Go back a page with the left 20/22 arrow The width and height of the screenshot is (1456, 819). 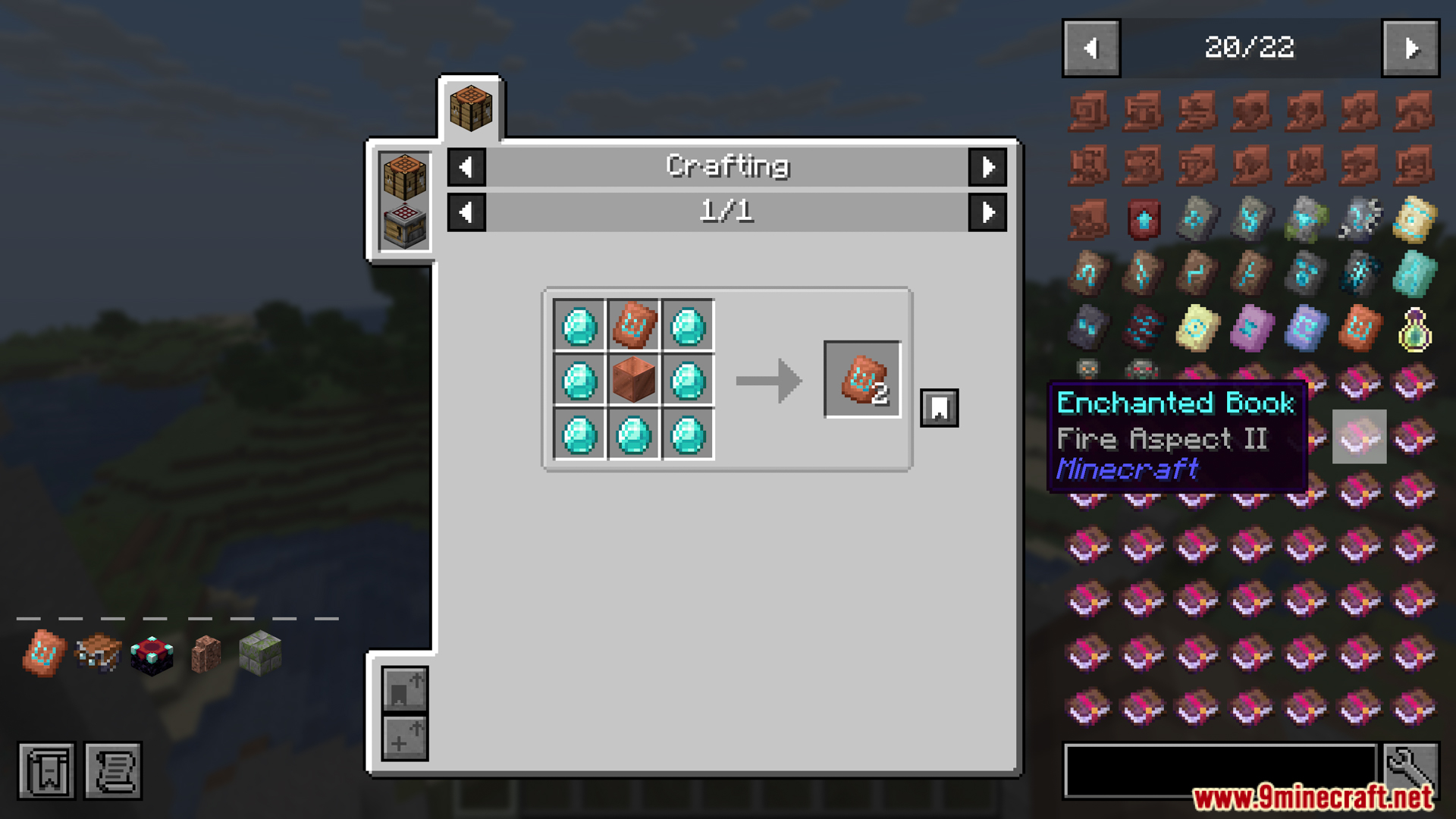(1090, 48)
